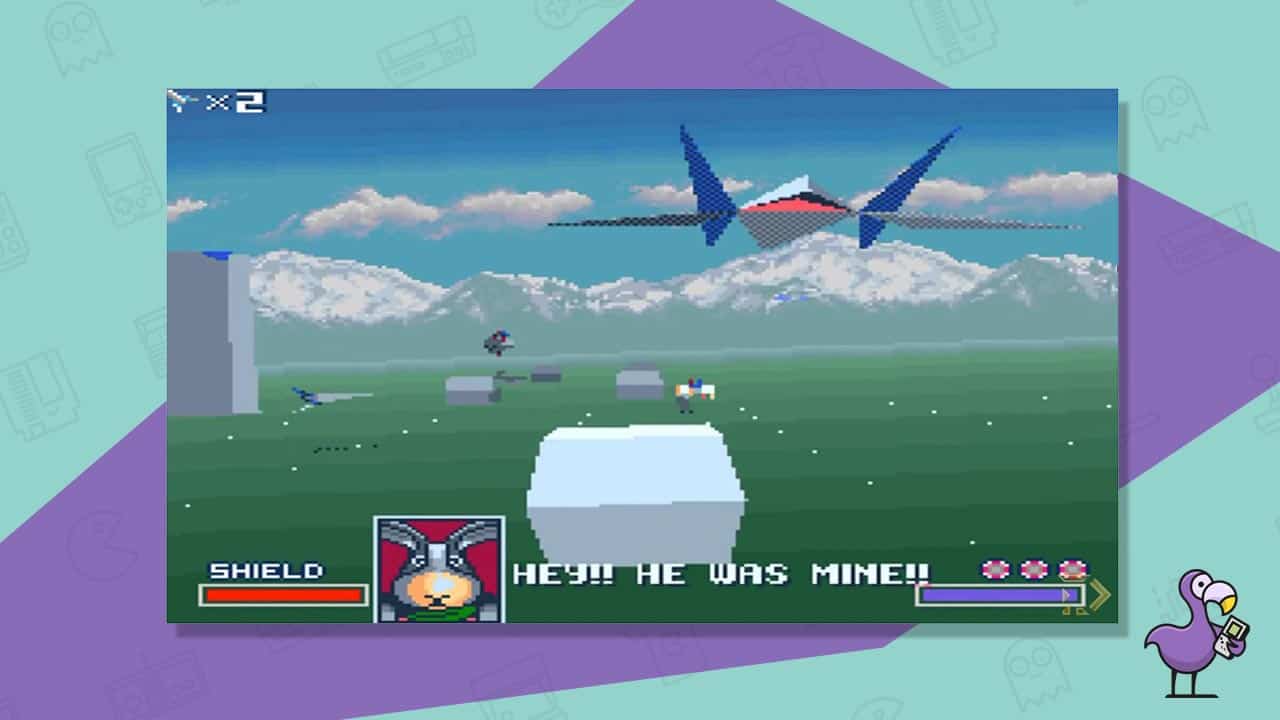
Task: Click the red shield health bar
Action: tap(284, 594)
